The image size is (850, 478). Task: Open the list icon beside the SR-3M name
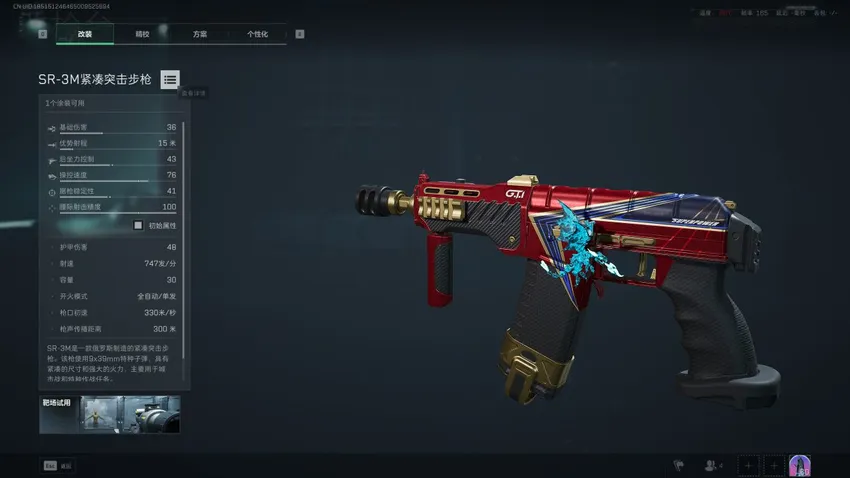point(170,79)
